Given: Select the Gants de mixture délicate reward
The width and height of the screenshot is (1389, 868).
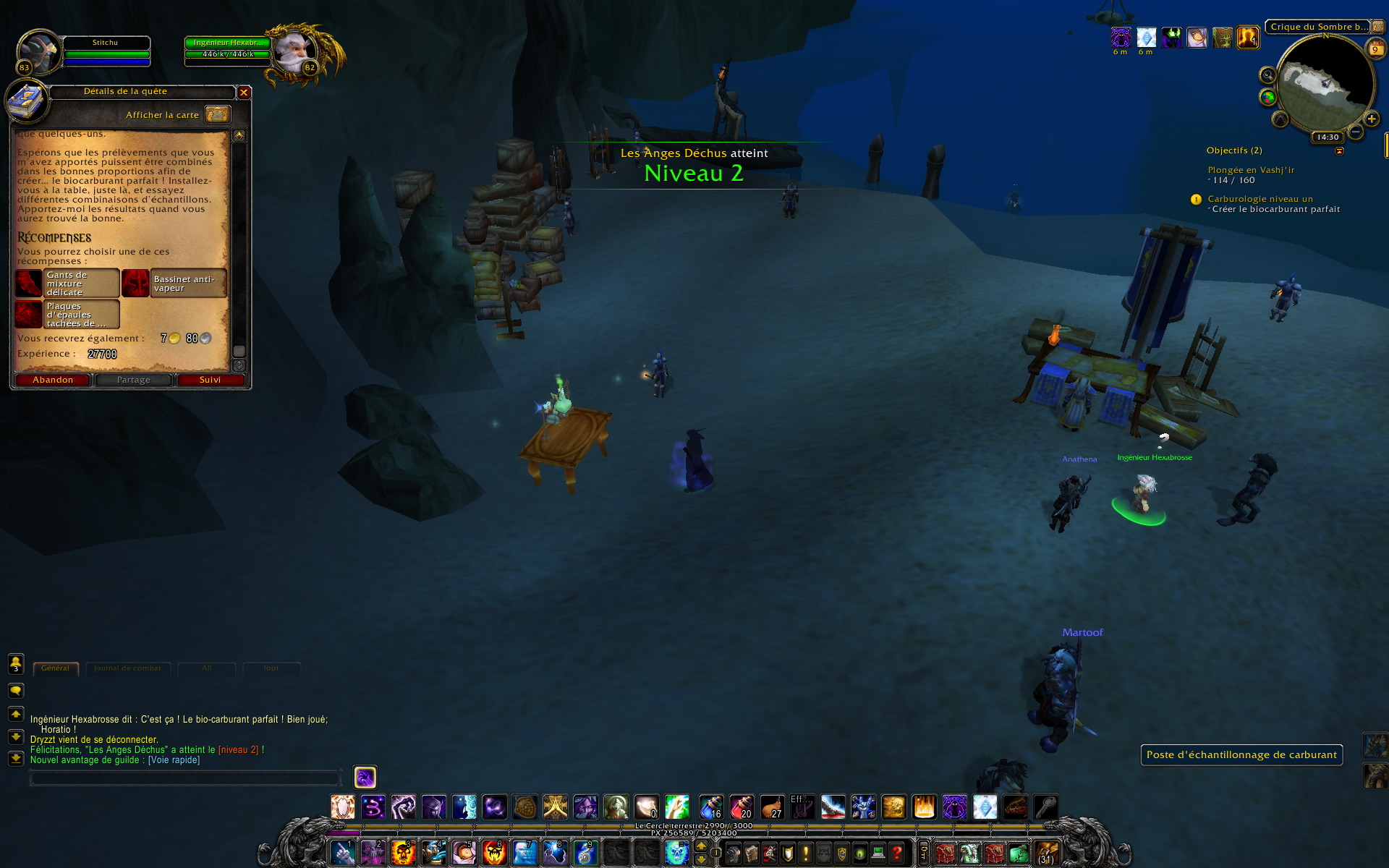Looking at the screenshot, I should [x=67, y=284].
